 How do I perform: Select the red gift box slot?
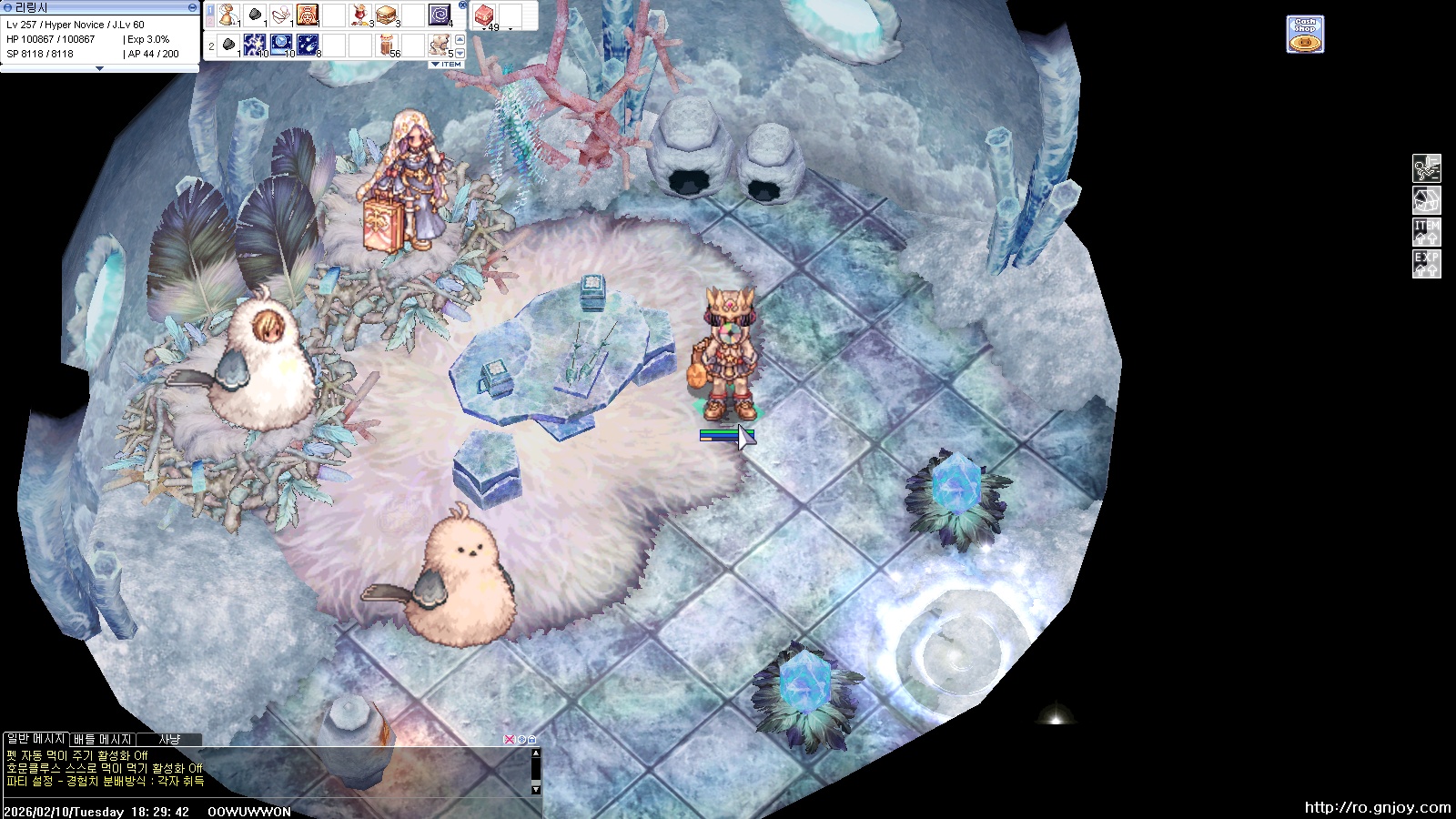(483, 15)
